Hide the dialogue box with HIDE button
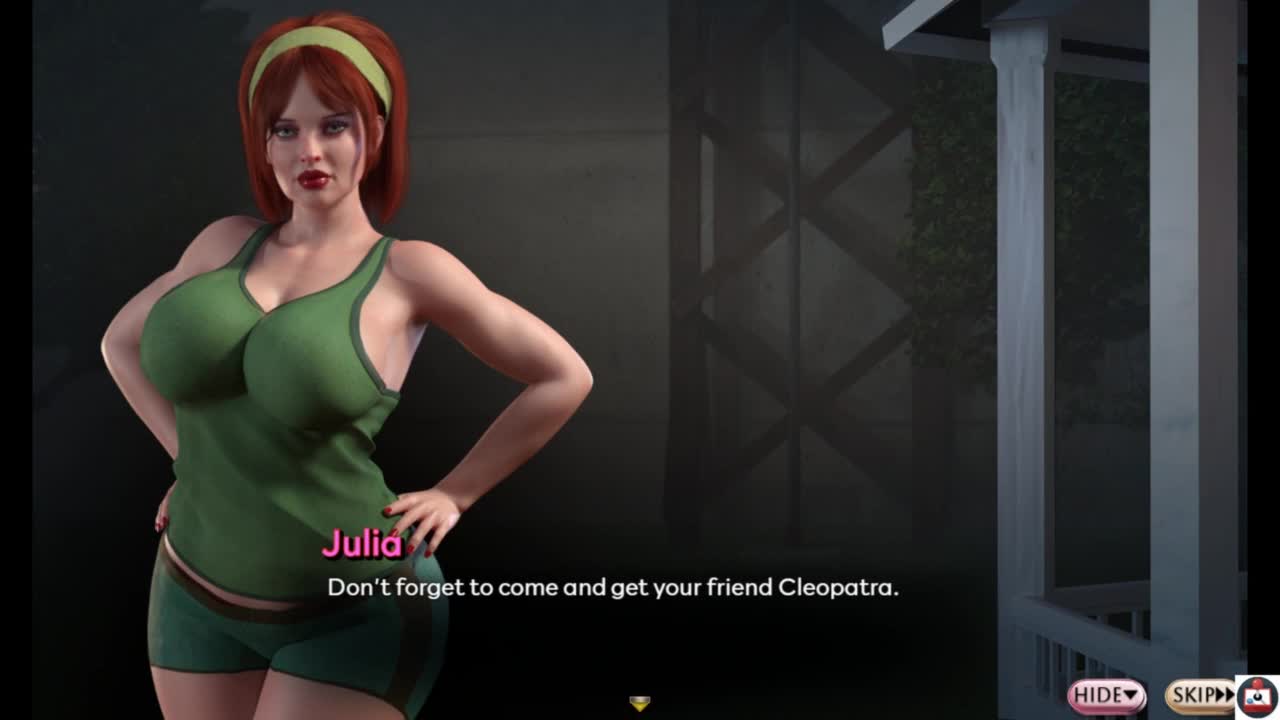 click(1106, 695)
